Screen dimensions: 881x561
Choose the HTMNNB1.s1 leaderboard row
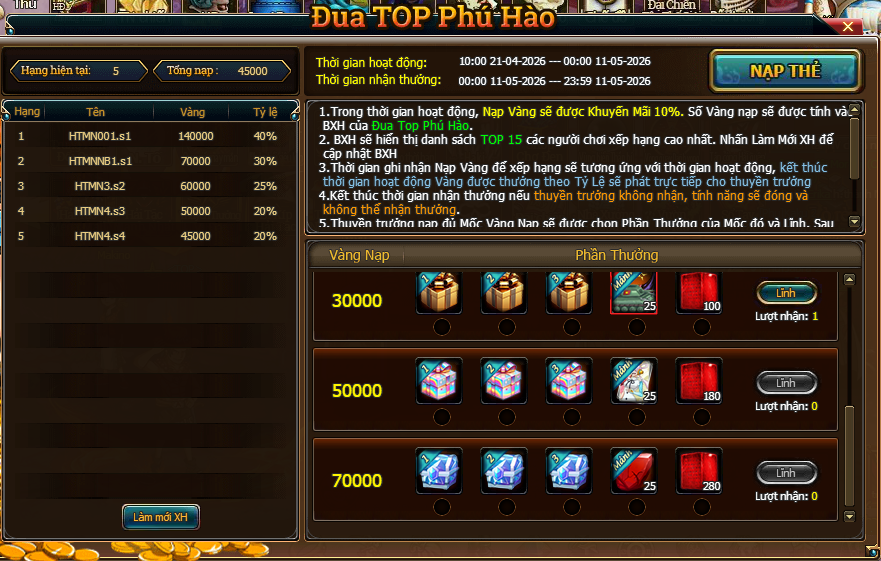point(150,161)
